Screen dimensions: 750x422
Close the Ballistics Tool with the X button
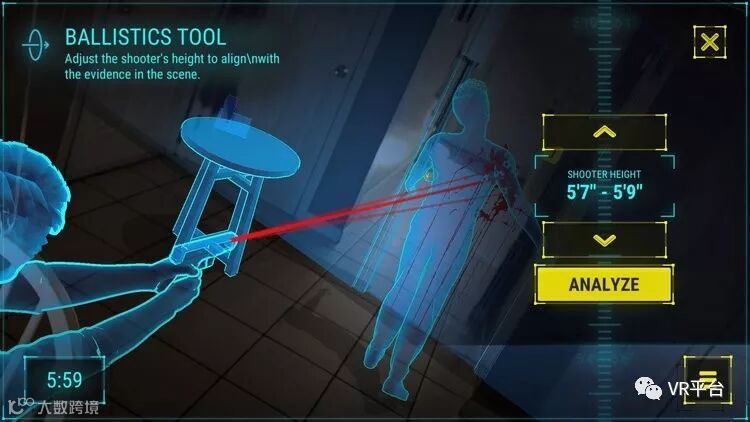pyautogui.click(x=709, y=42)
